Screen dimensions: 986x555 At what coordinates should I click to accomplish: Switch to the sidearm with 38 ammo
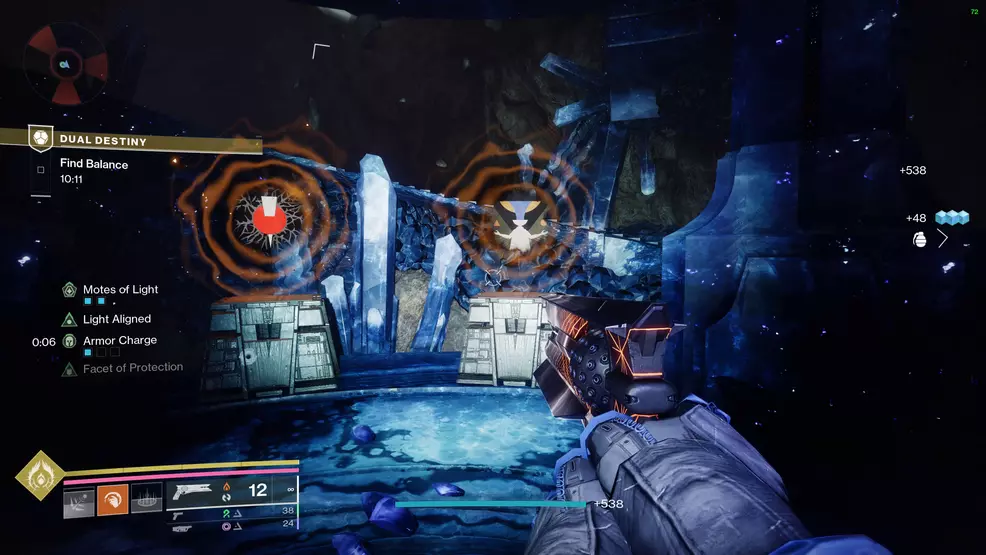[180, 510]
